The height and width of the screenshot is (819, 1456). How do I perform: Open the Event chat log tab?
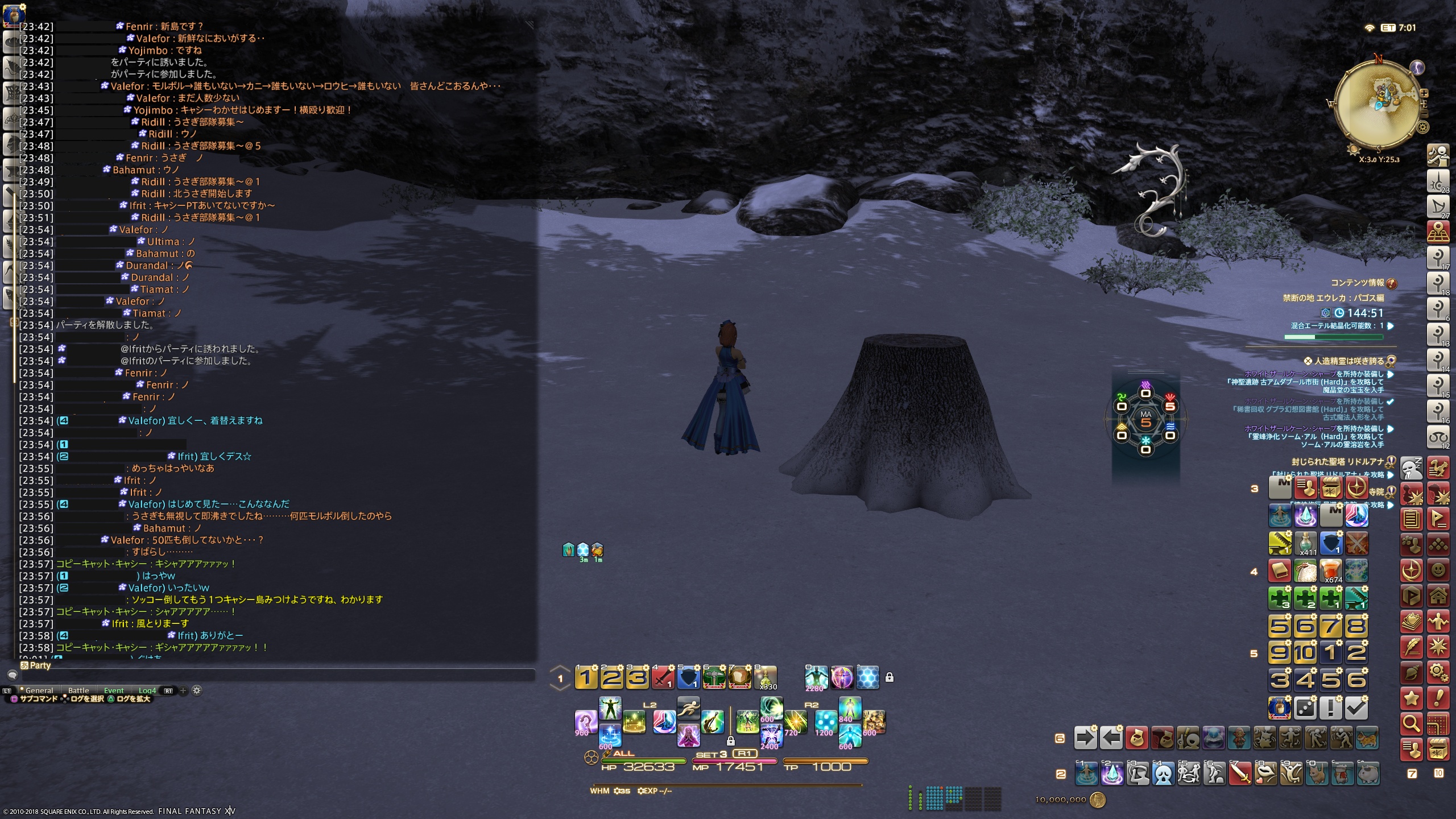coord(114,690)
